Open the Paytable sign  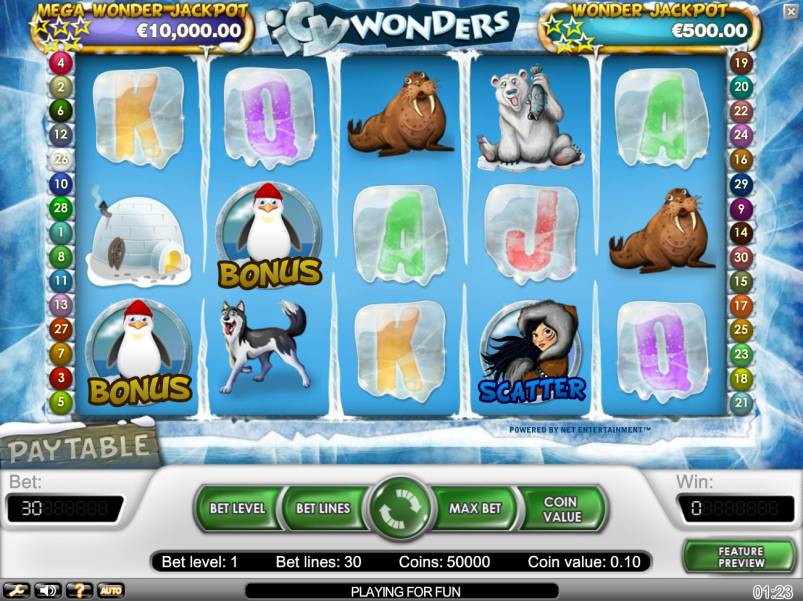pyautogui.click(x=80, y=447)
